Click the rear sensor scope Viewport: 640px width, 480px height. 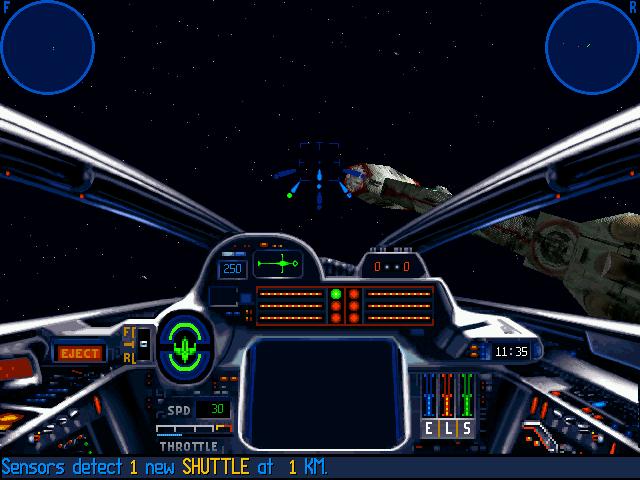pos(592,47)
